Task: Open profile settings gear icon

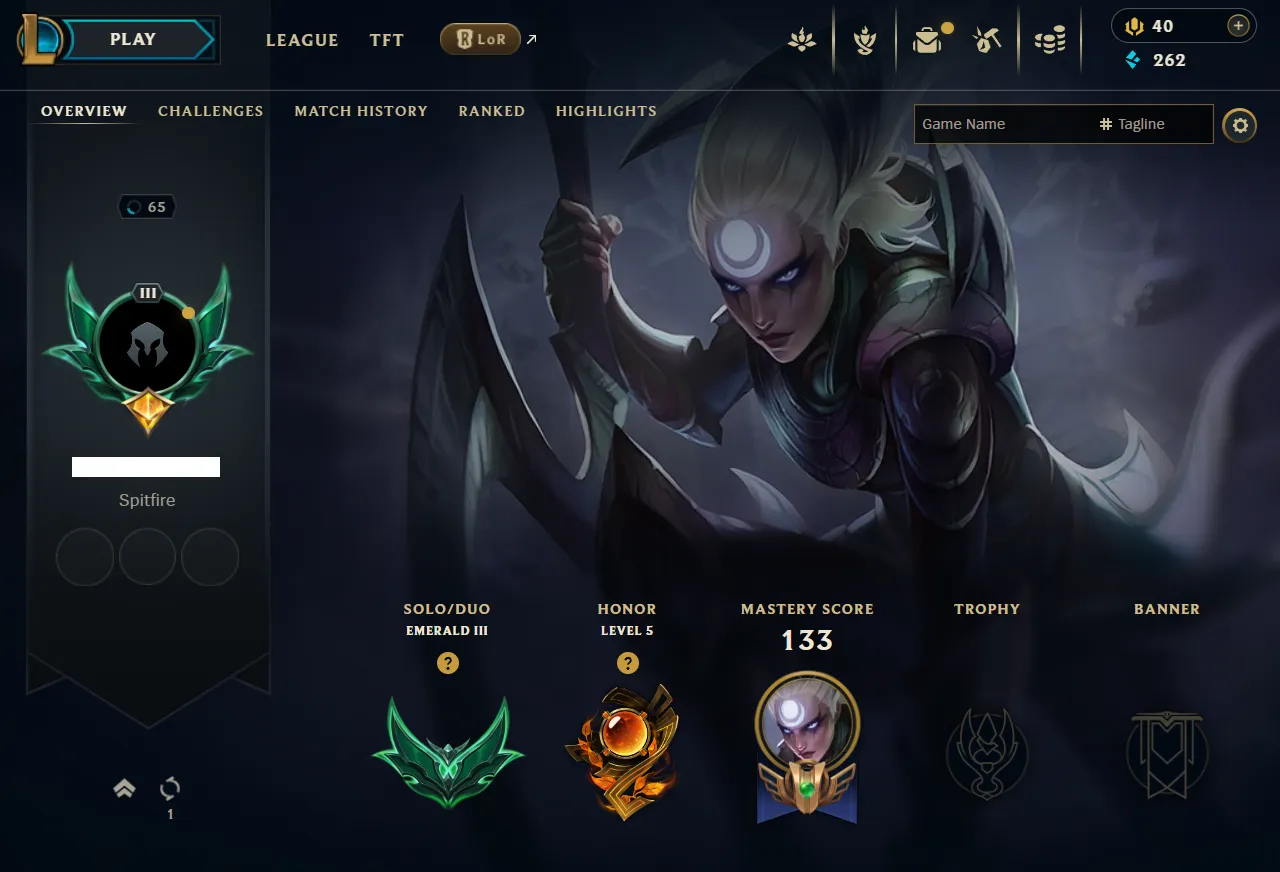Action: [1240, 125]
